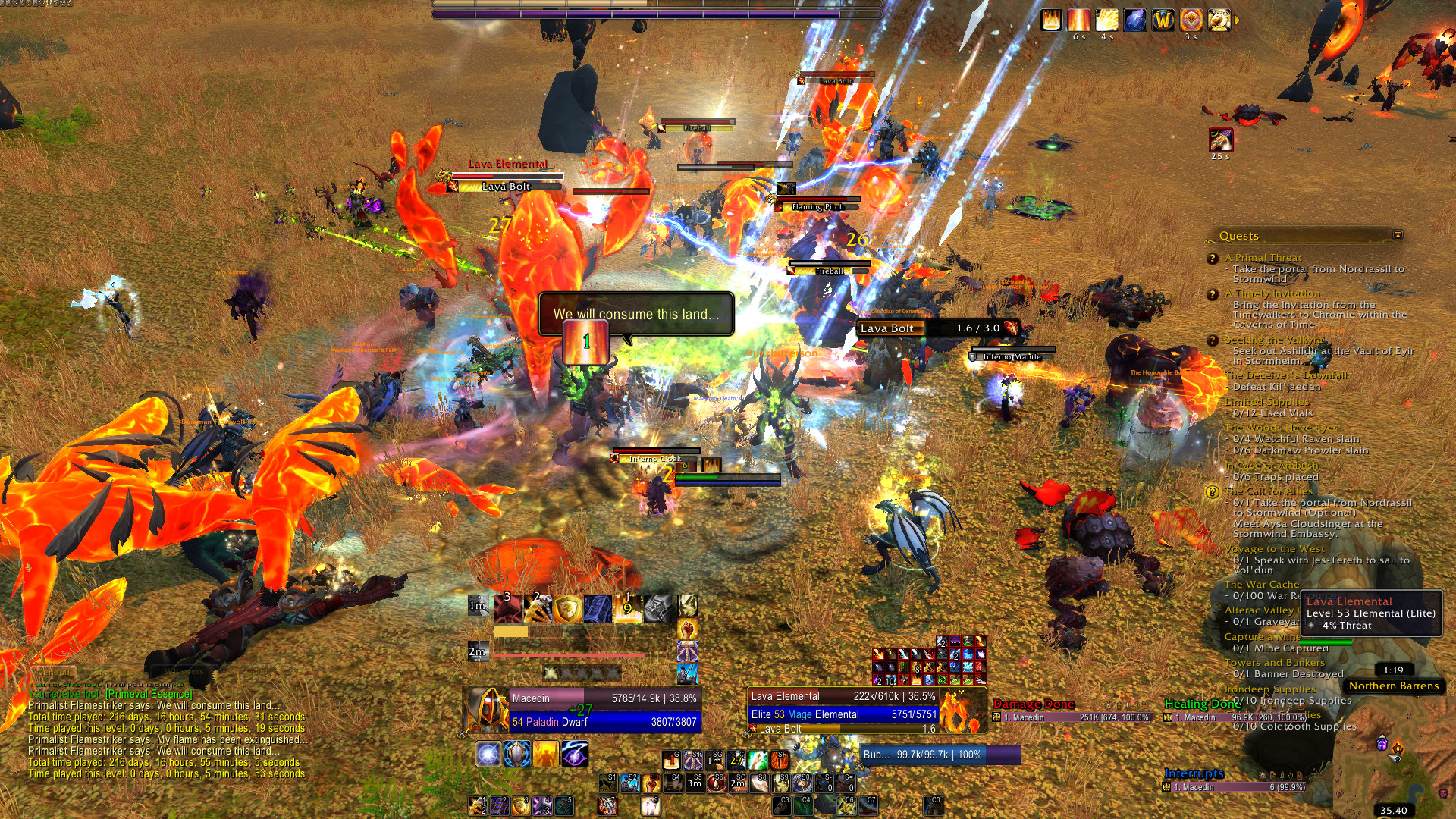Activate the golden fist ability icon
The width and height of the screenshot is (1456, 819).
pyautogui.click(x=687, y=629)
